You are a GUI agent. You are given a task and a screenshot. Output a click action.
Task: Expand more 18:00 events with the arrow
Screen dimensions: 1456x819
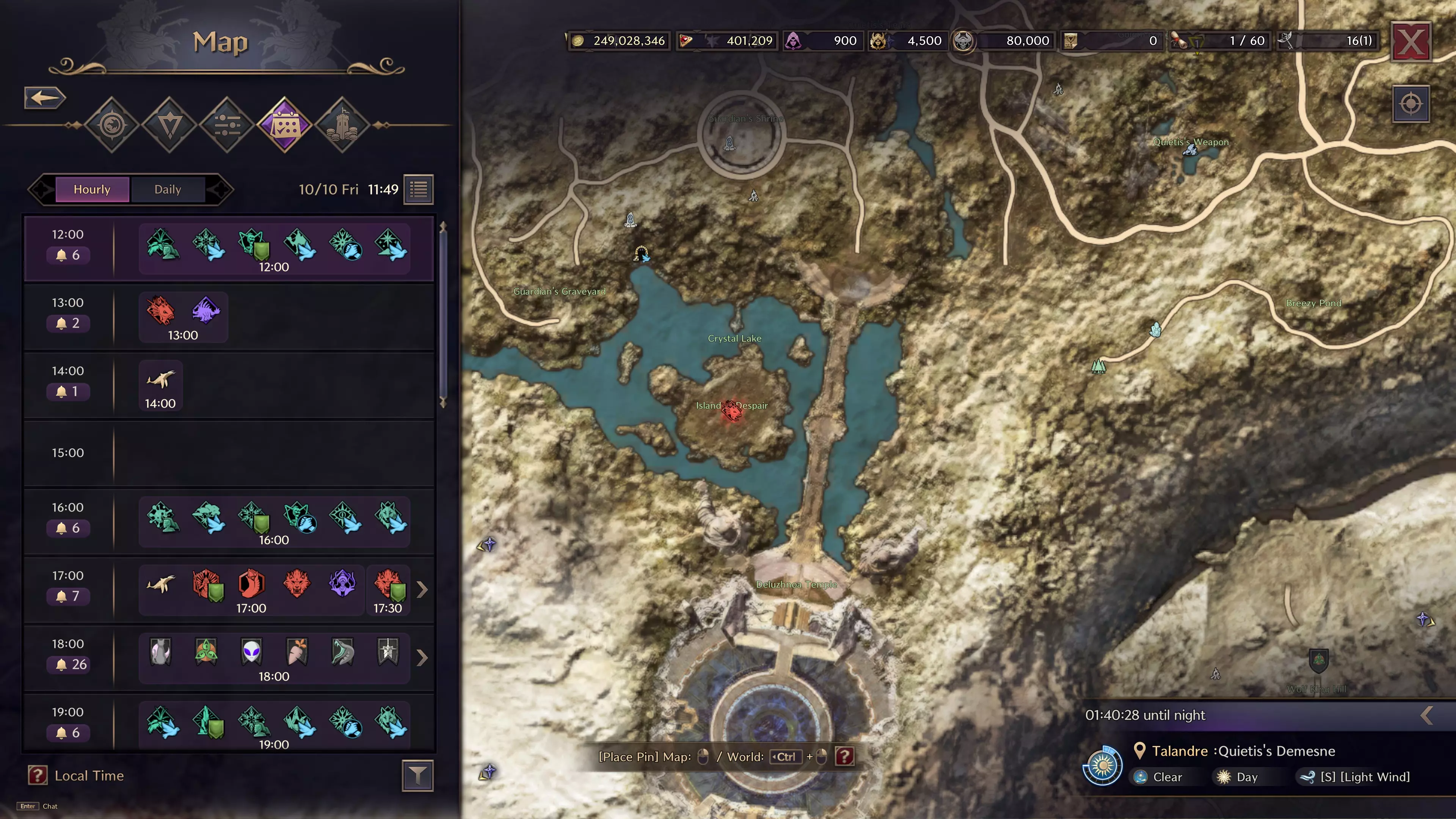tap(422, 657)
